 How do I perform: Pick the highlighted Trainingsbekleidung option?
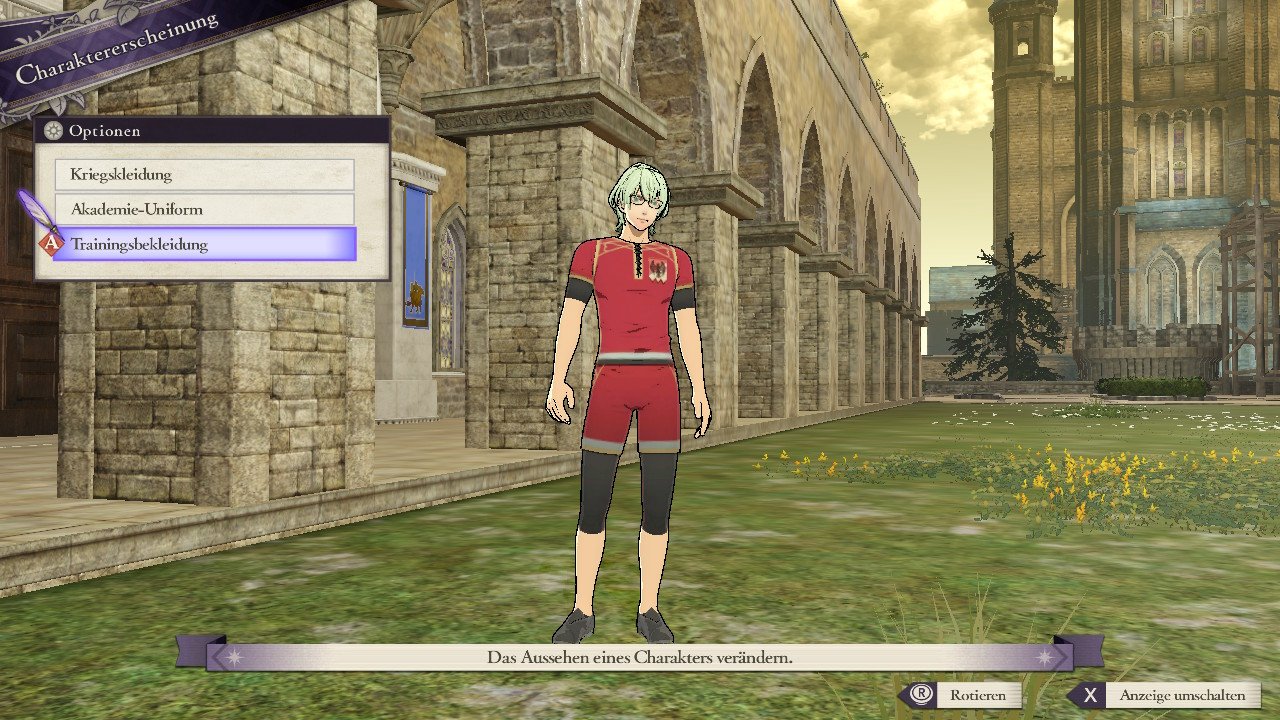pos(204,244)
